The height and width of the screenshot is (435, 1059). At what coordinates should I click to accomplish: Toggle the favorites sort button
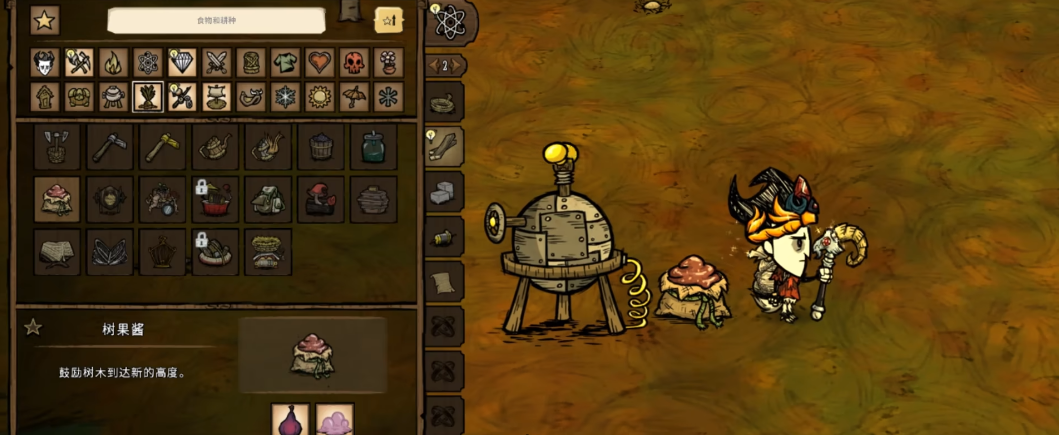(388, 20)
